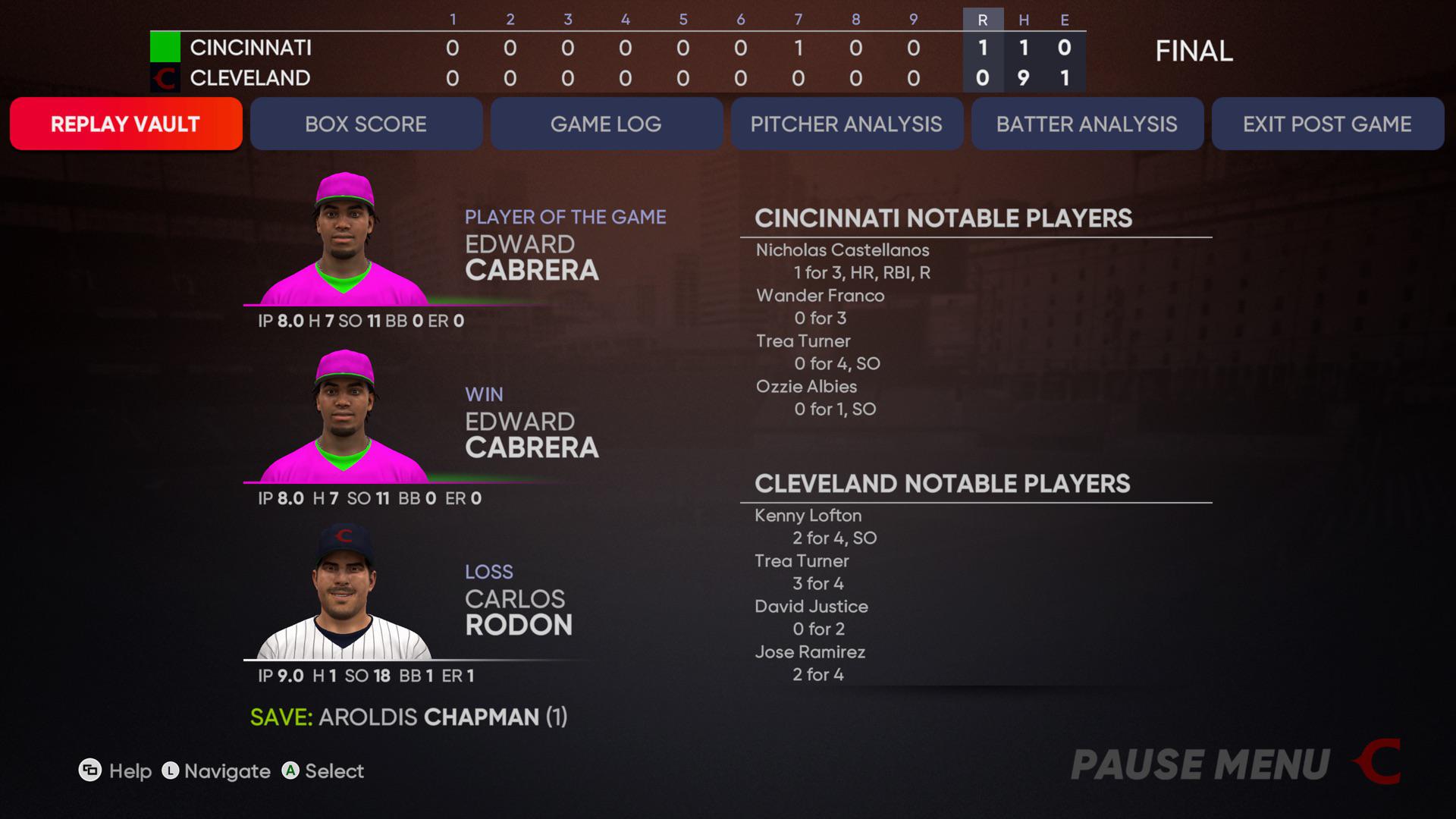Open the Replay Vault
This screenshot has height=819, width=1456.
[126, 124]
